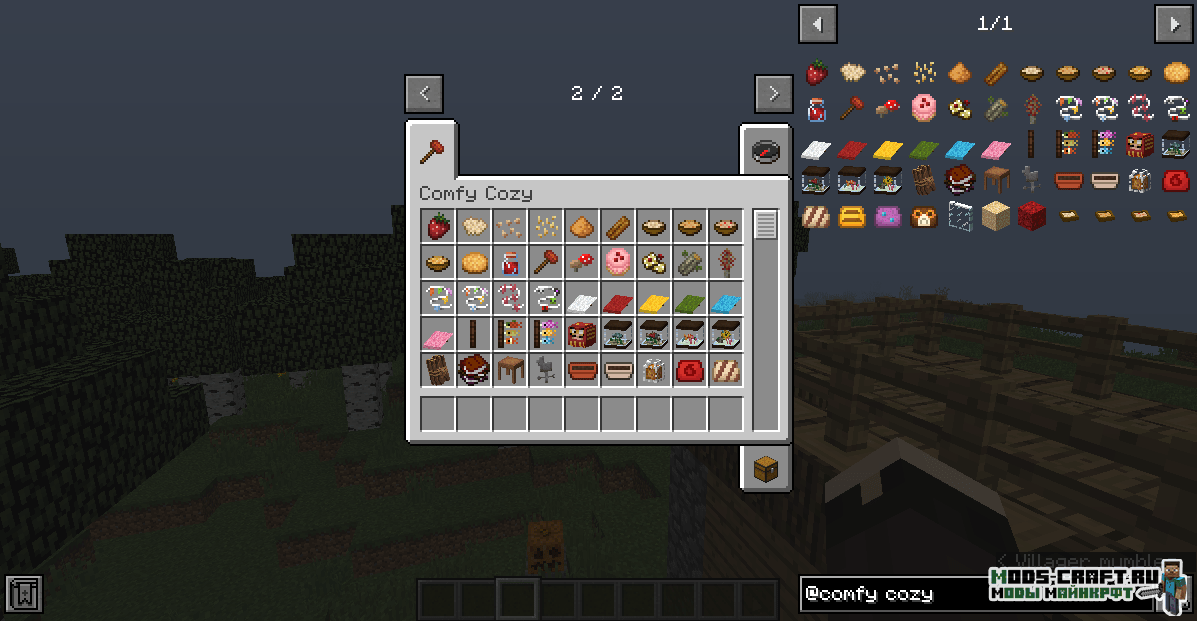Select the red wool block in JEI

coord(1031,215)
